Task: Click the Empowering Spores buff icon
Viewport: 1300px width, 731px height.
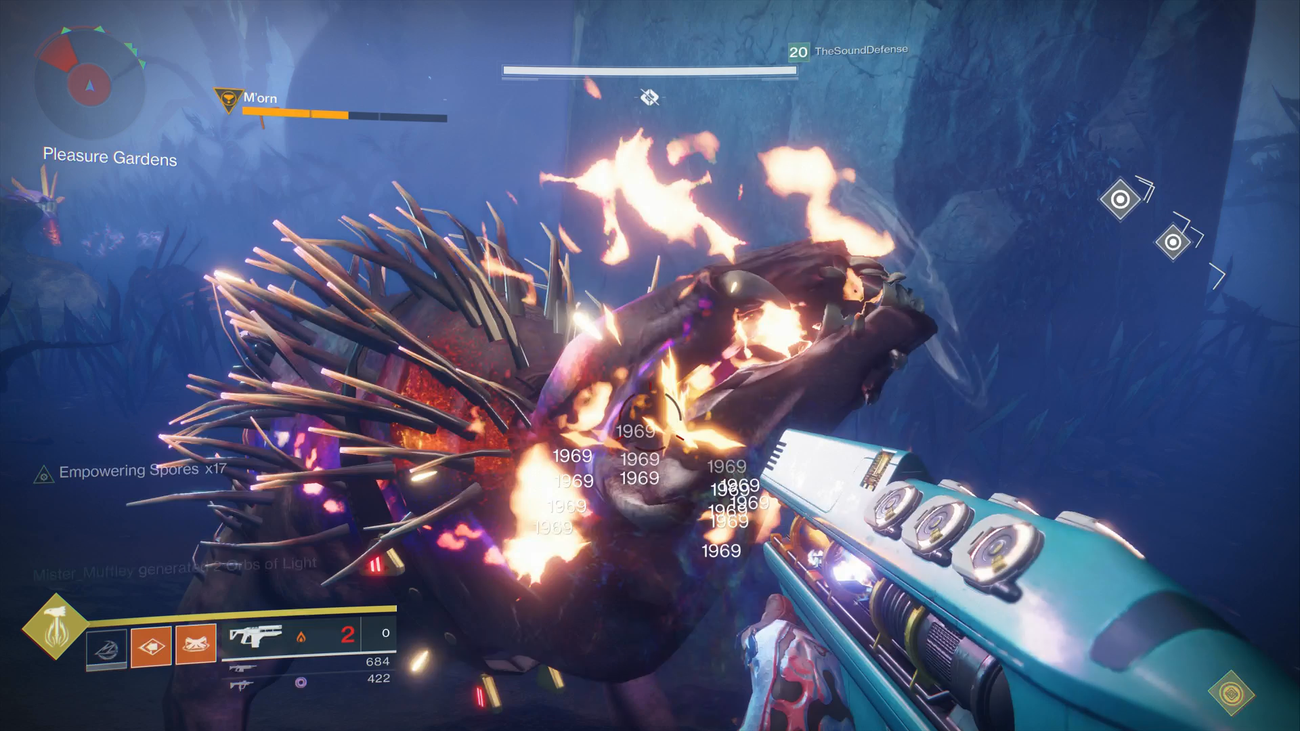Action: (x=43, y=475)
